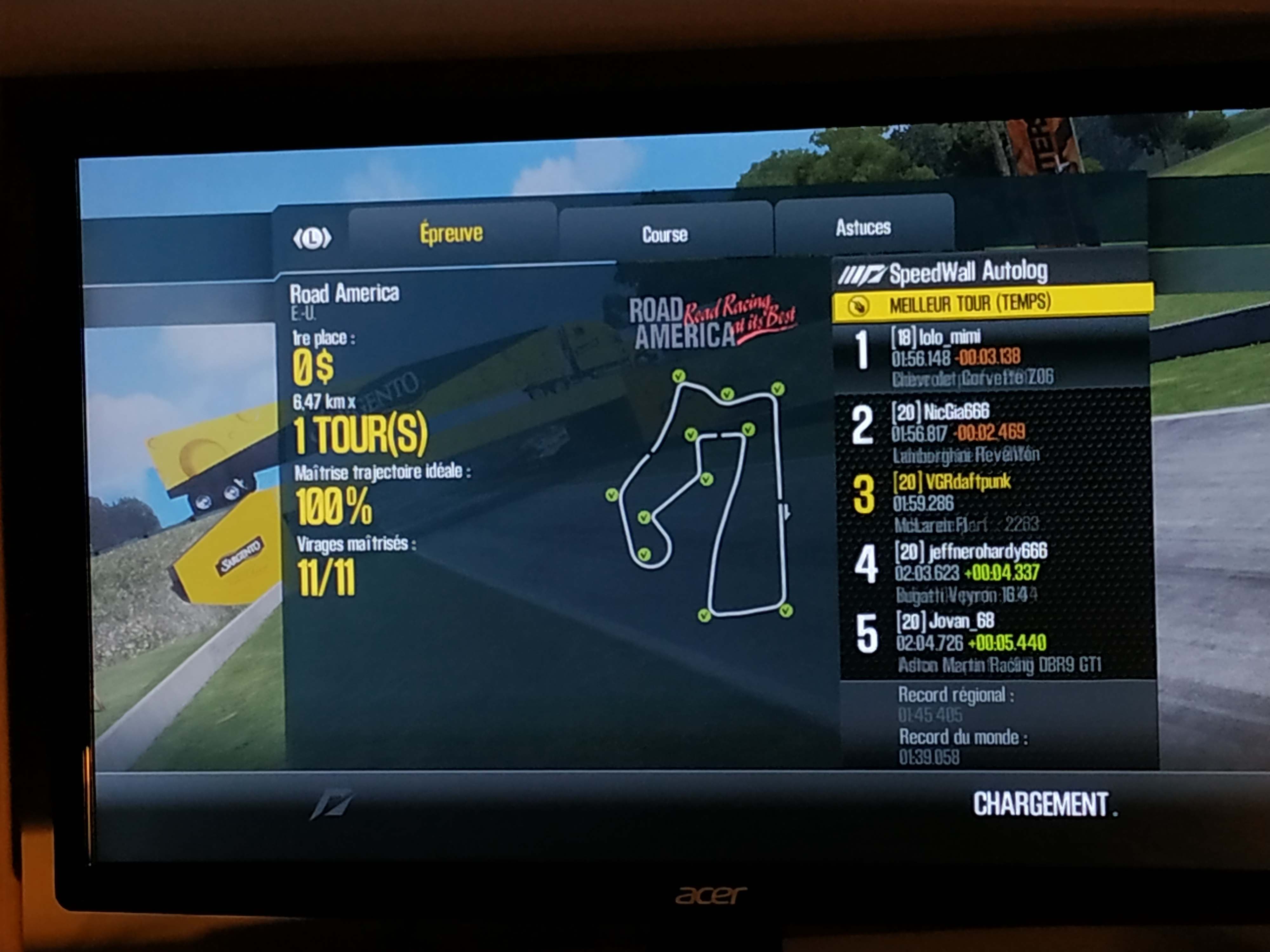Select Jovan_68's leaderboard row
This screenshot has width=1270, height=952.
coord(998,642)
